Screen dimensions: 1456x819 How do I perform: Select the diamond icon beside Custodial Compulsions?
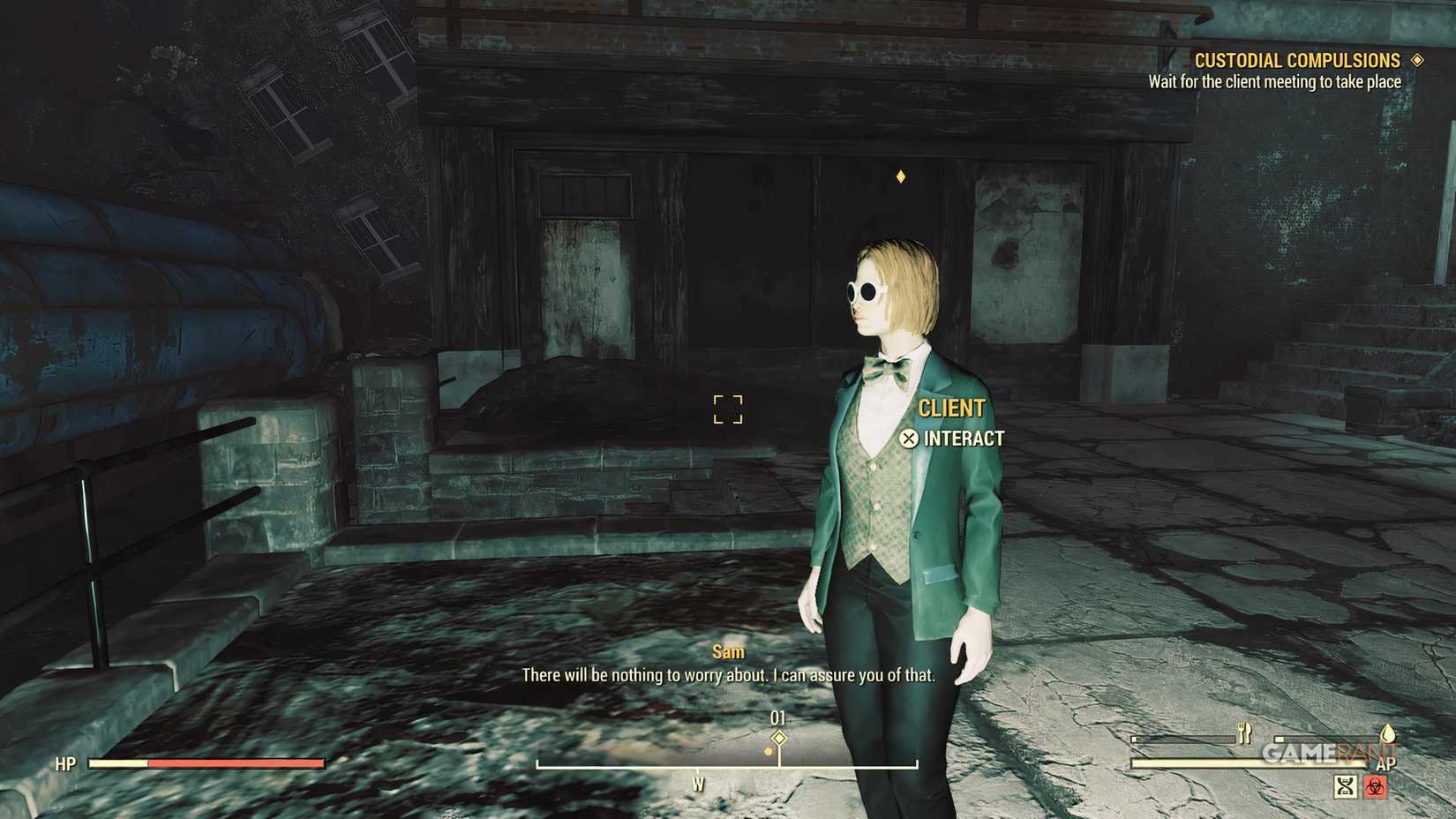click(1419, 59)
